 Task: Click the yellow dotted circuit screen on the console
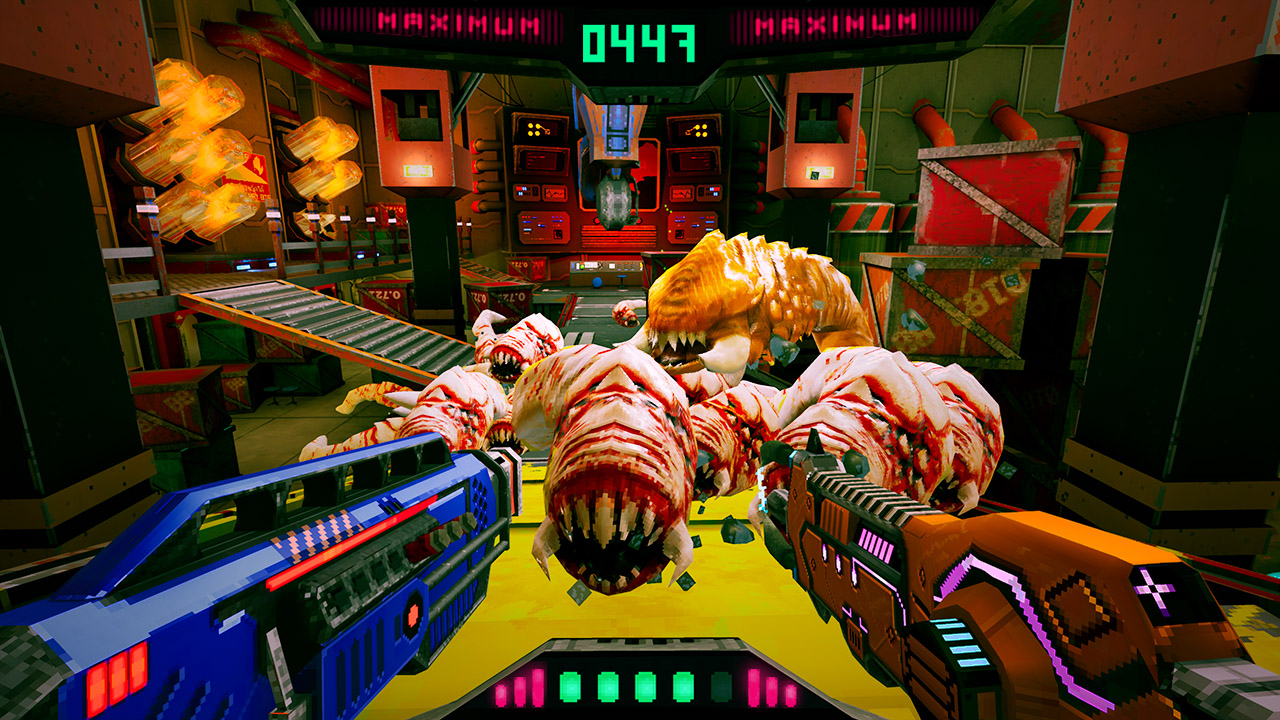[537, 128]
